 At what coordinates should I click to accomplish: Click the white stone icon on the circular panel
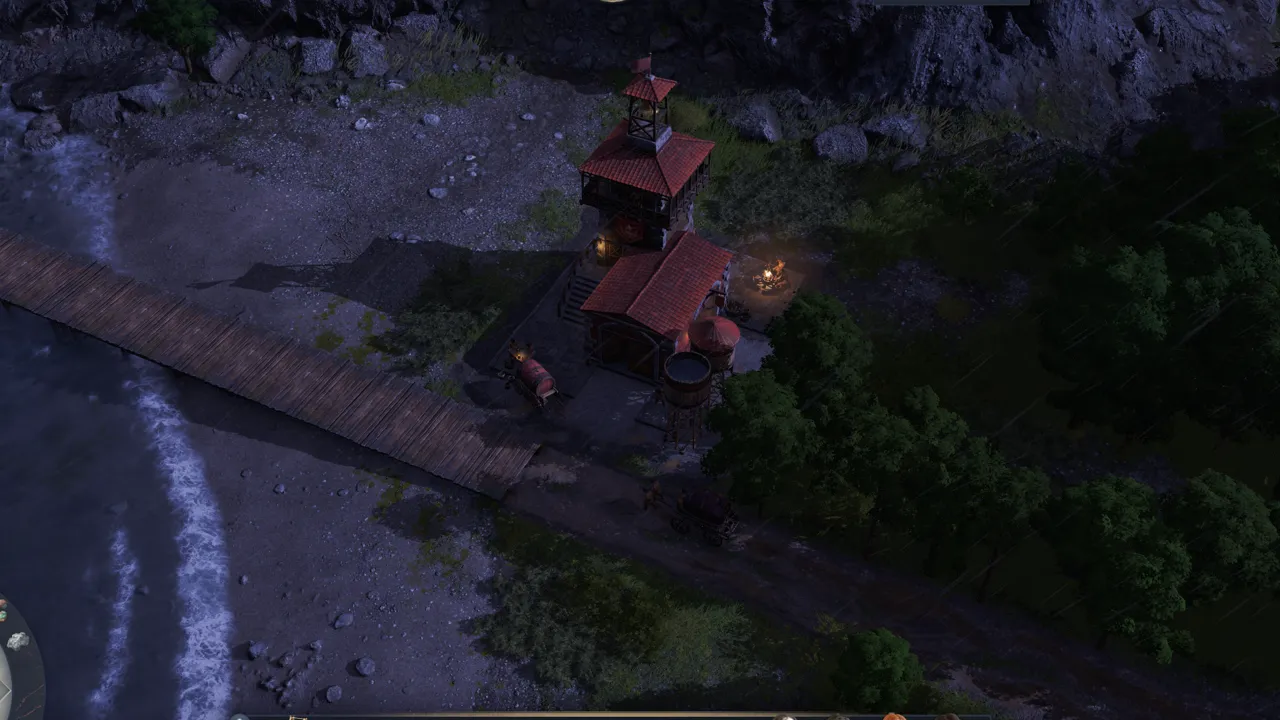tap(17, 640)
